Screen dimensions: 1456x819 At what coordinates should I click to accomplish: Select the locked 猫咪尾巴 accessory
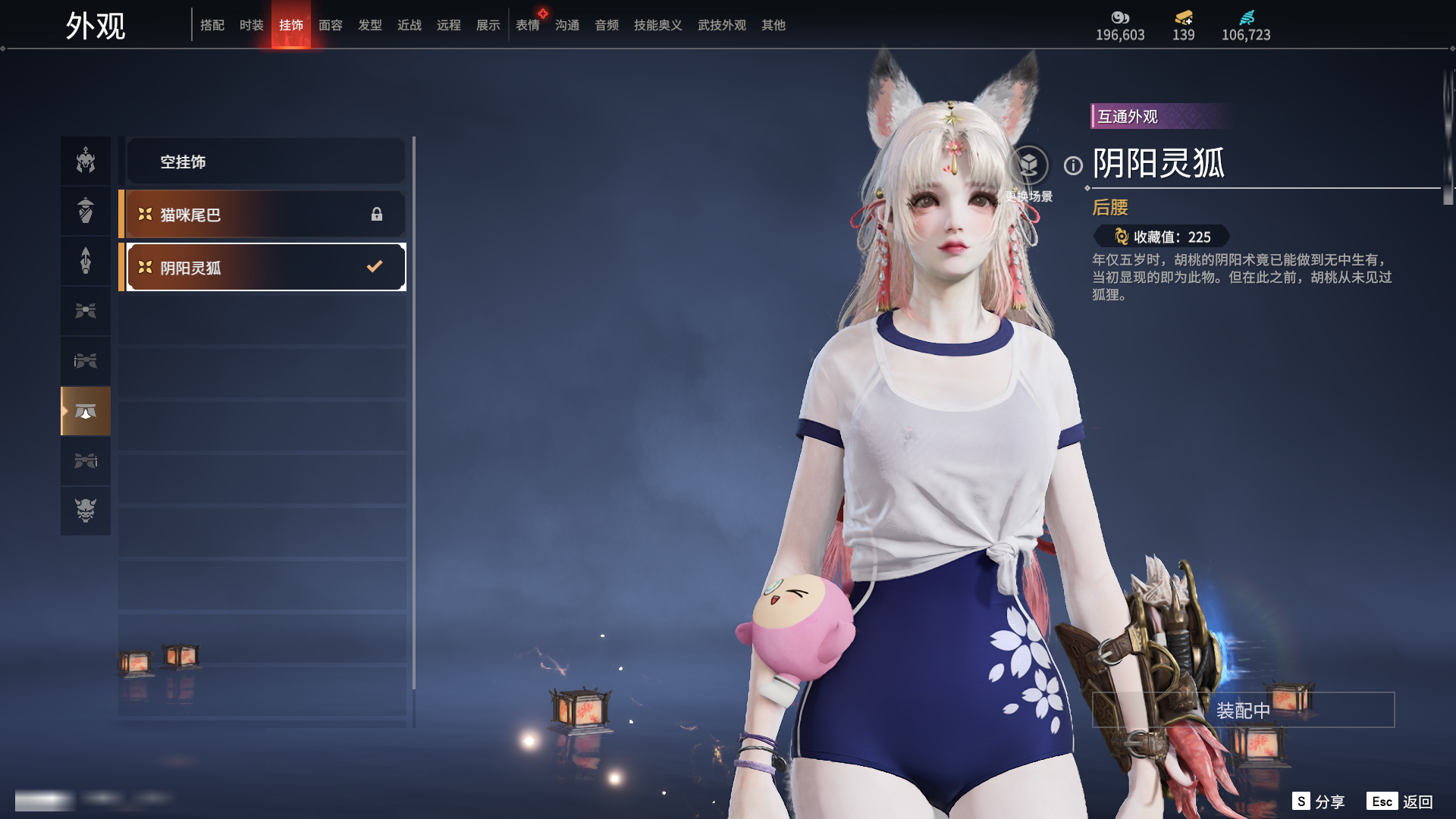tap(265, 215)
